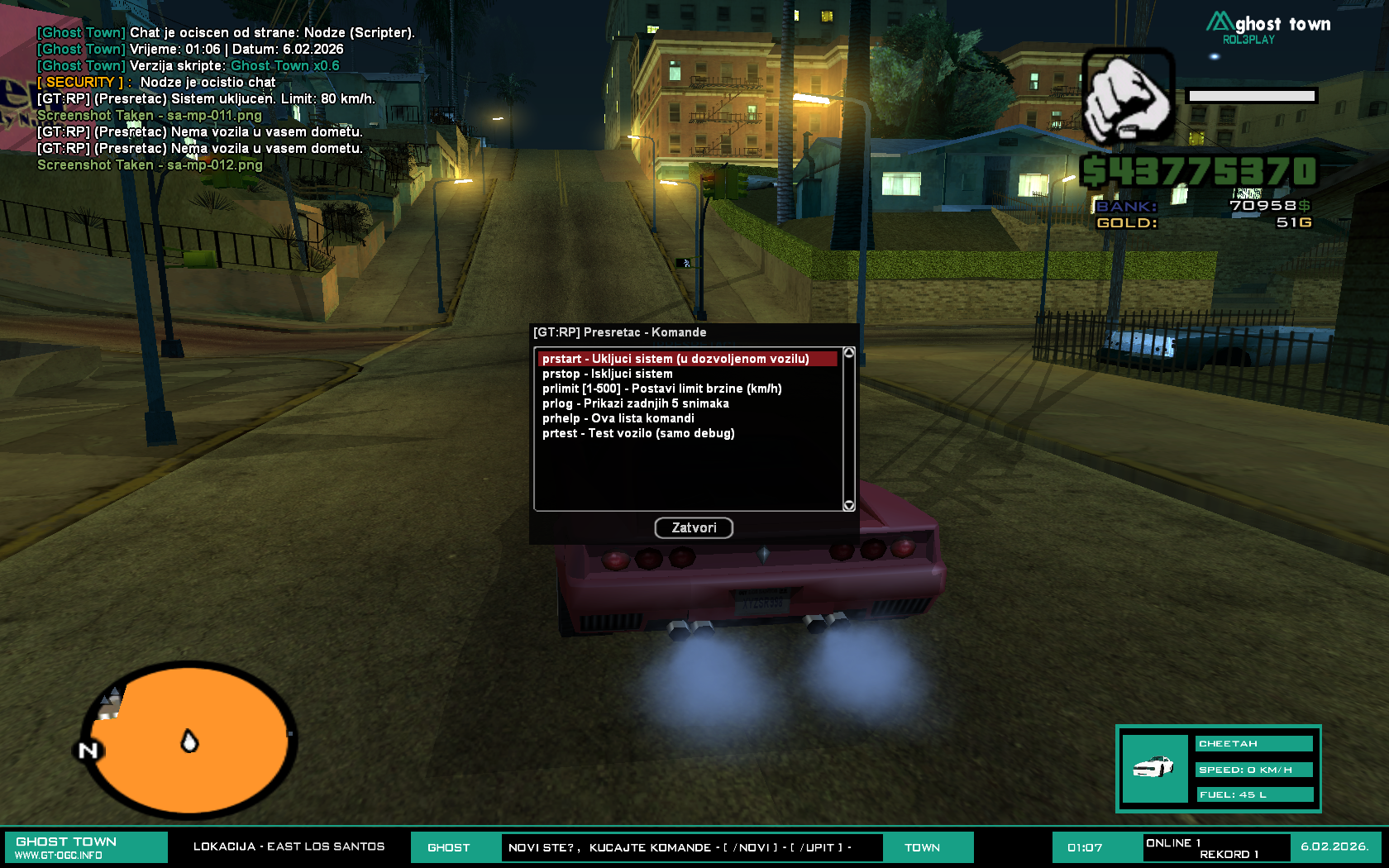Choose the prtest debug entry
1389x868 pixels.
(638, 433)
